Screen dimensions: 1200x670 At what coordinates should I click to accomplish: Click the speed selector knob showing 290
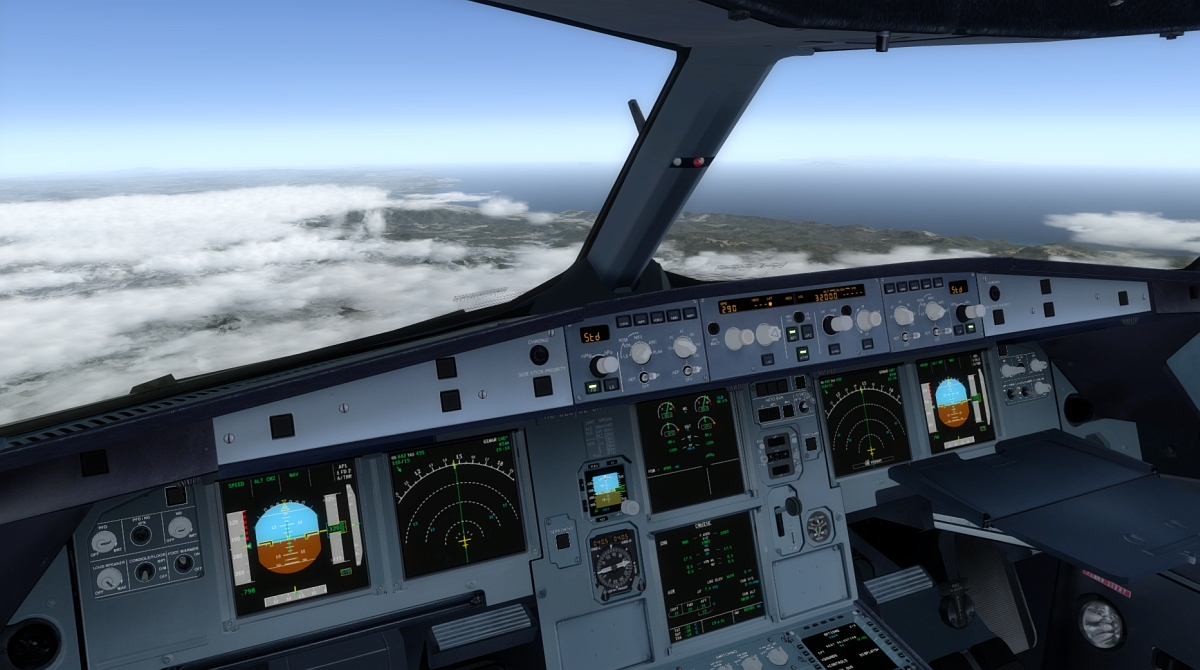[734, 338]
